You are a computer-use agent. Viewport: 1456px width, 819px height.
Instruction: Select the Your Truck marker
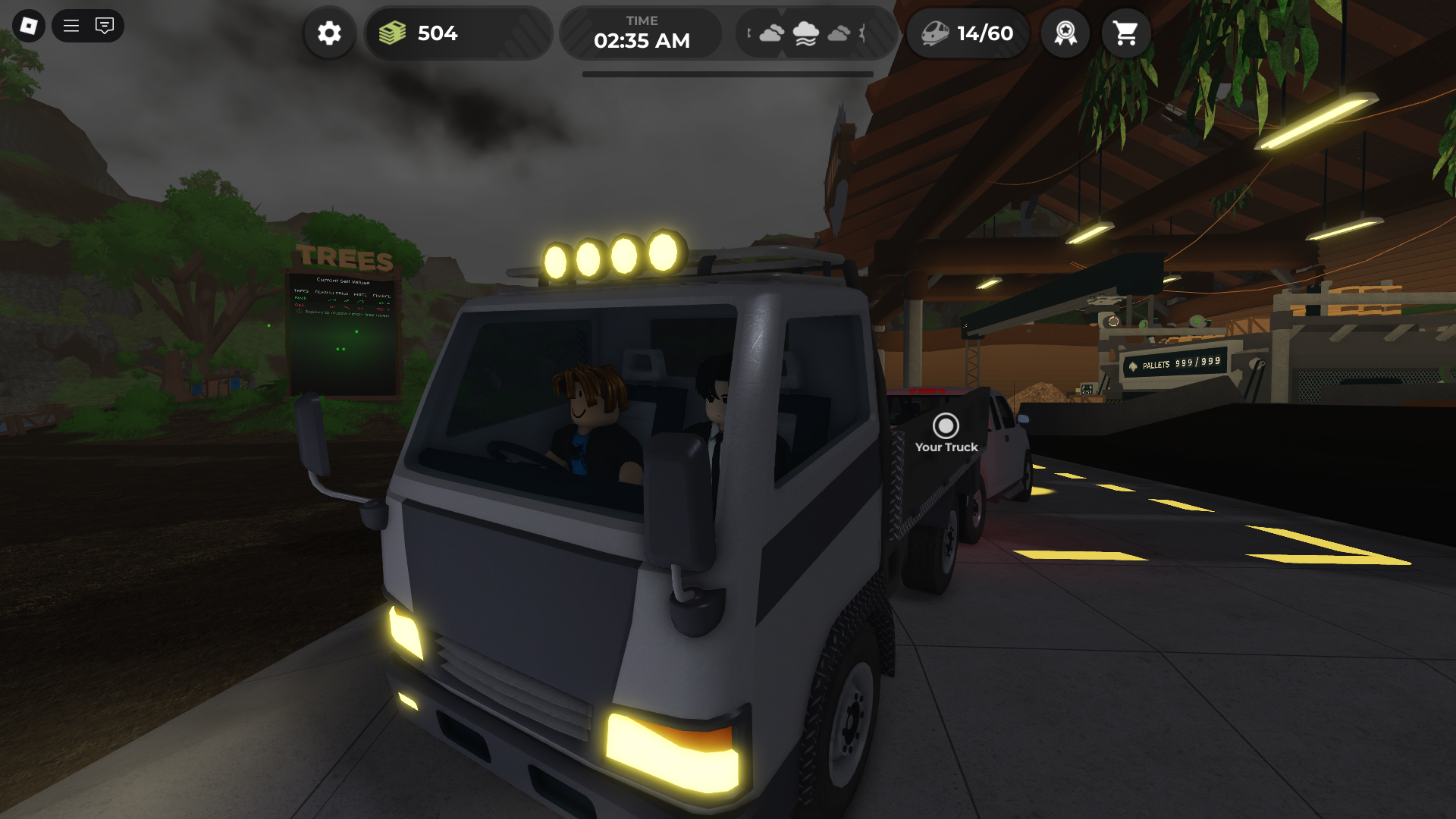tap(946, 426)
